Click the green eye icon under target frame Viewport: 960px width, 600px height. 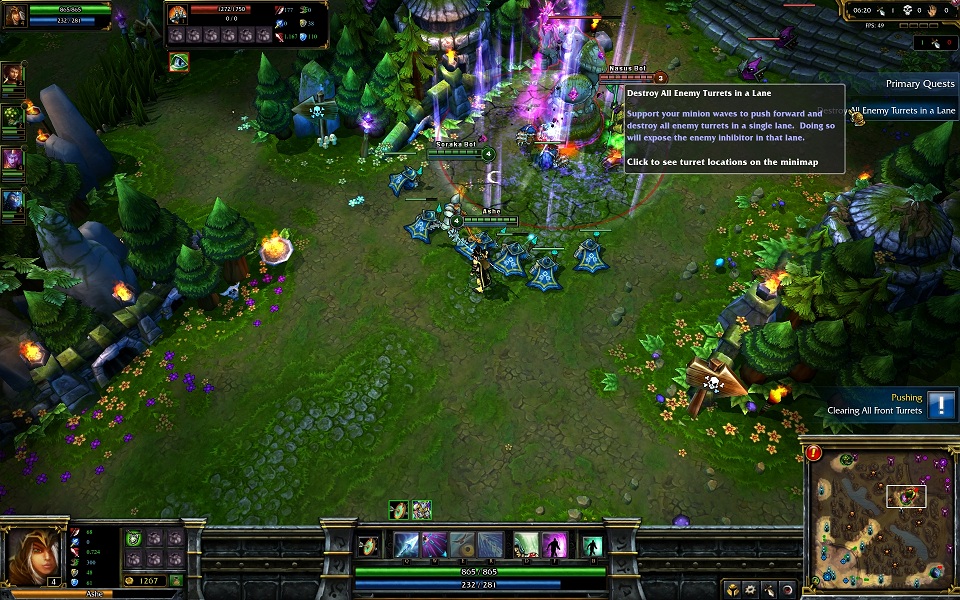(x=179, y=61)
